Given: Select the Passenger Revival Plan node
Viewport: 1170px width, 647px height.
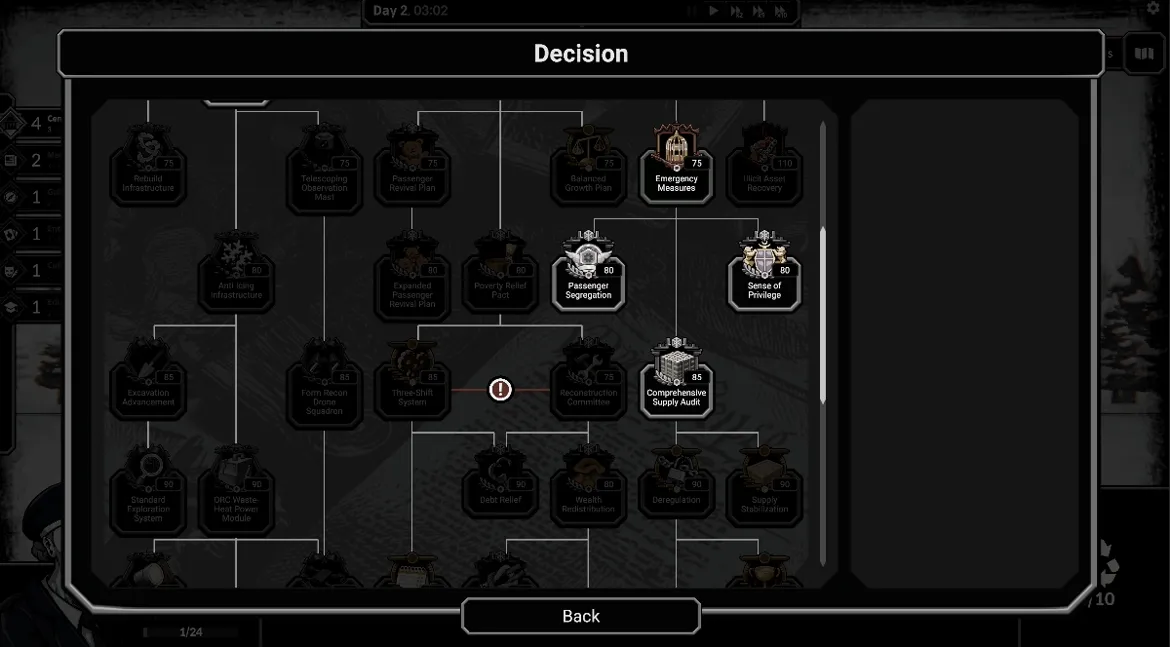Looking at the screenshot, I should 412,165.
